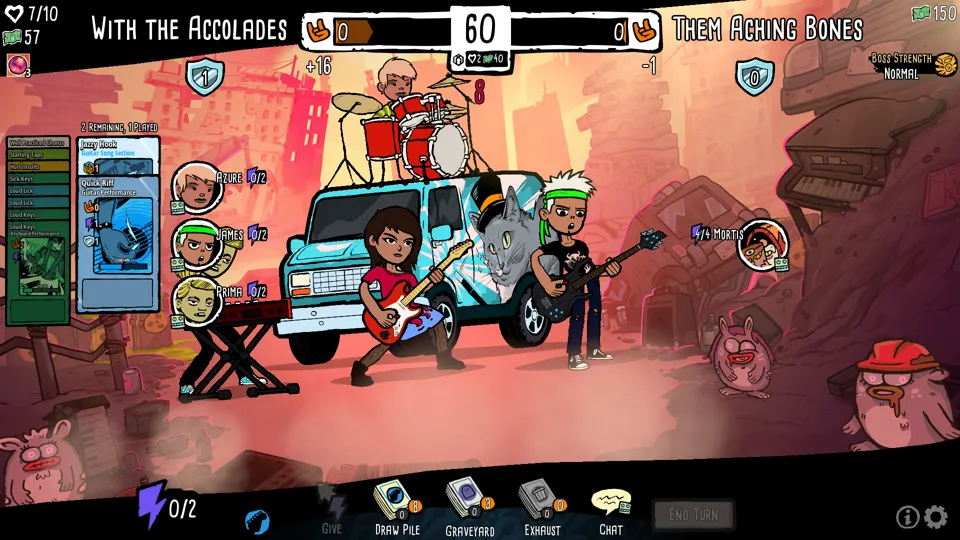Pick Starting Taps in the card list
Image resolution: width=960 pixels, height=540 pixels.
click(x=37, y=155)
